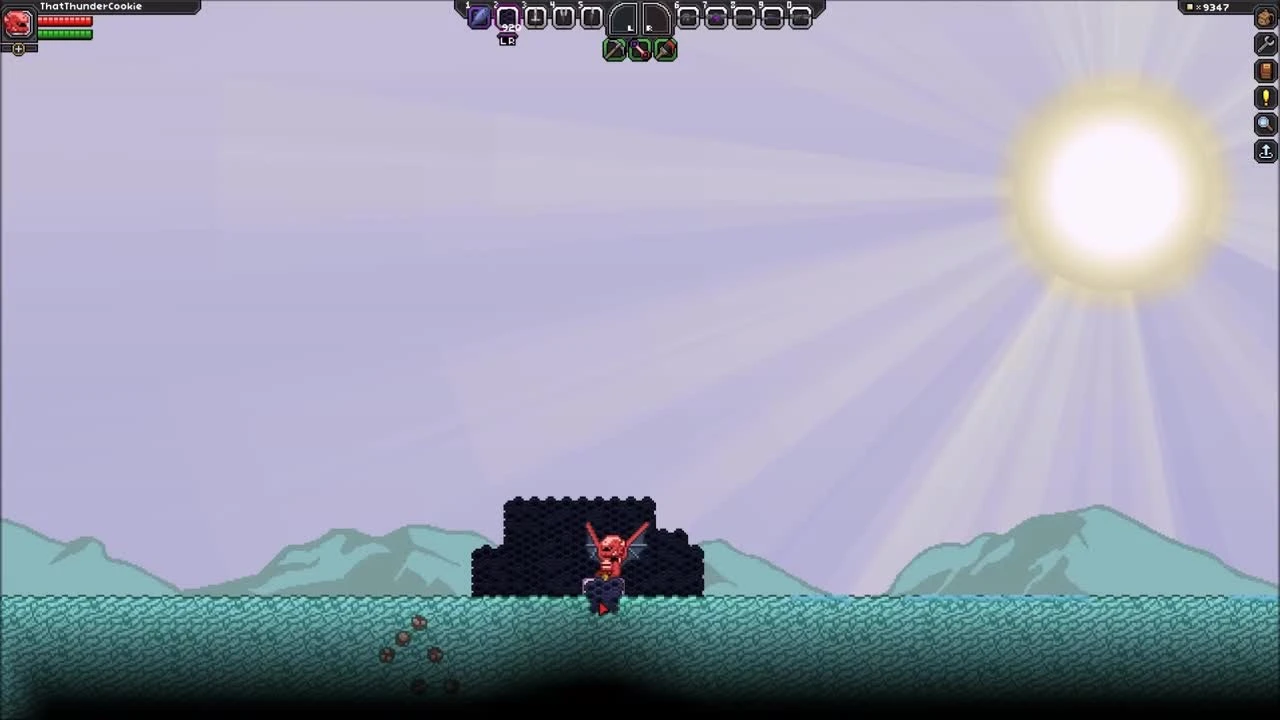Click the player portrait of ThatThunderCookie
Viewport: 1280px width, 720px height.
pyautogui.click(x=17, y=25)
